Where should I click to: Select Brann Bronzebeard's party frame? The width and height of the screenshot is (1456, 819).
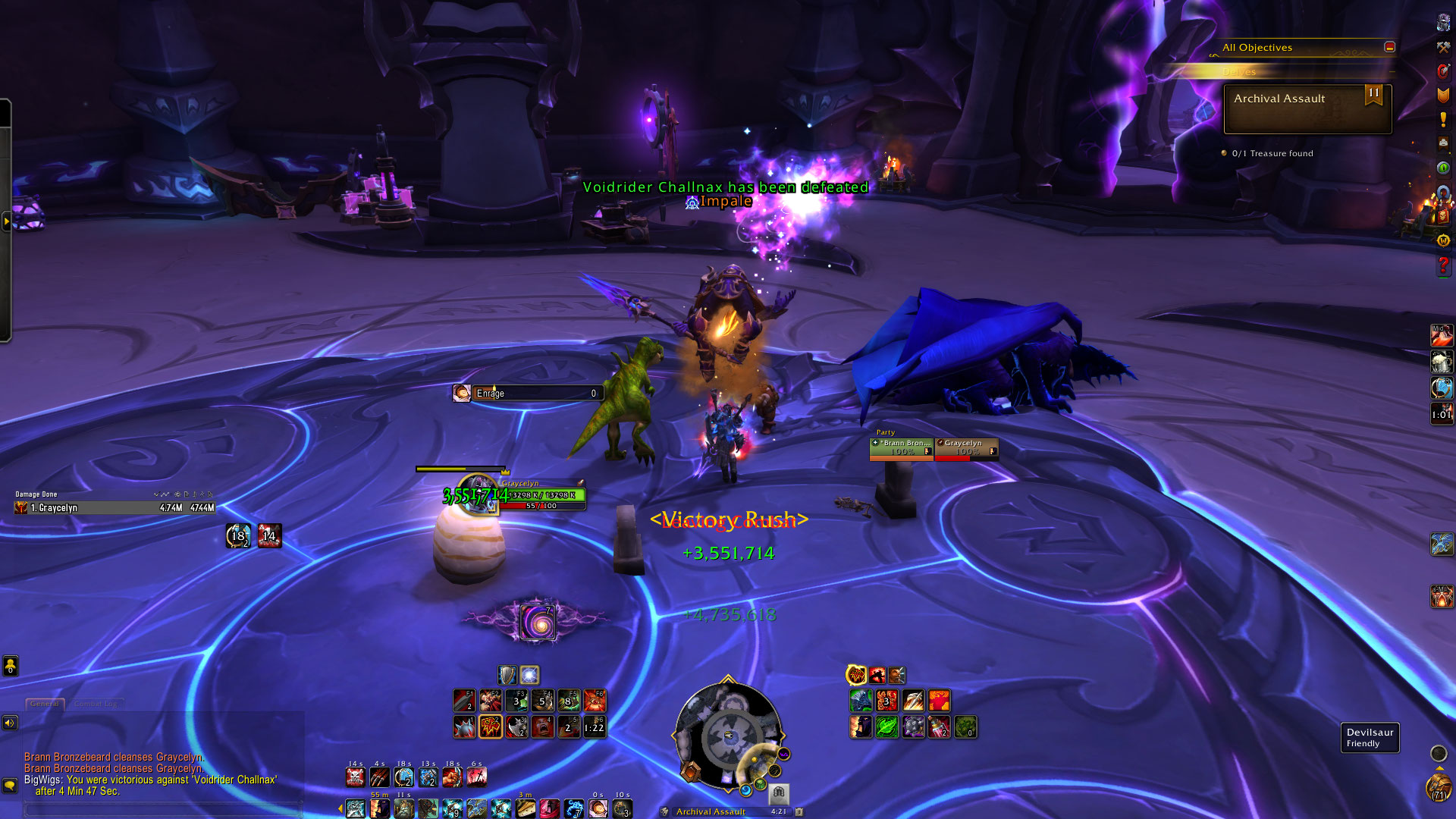902,447
